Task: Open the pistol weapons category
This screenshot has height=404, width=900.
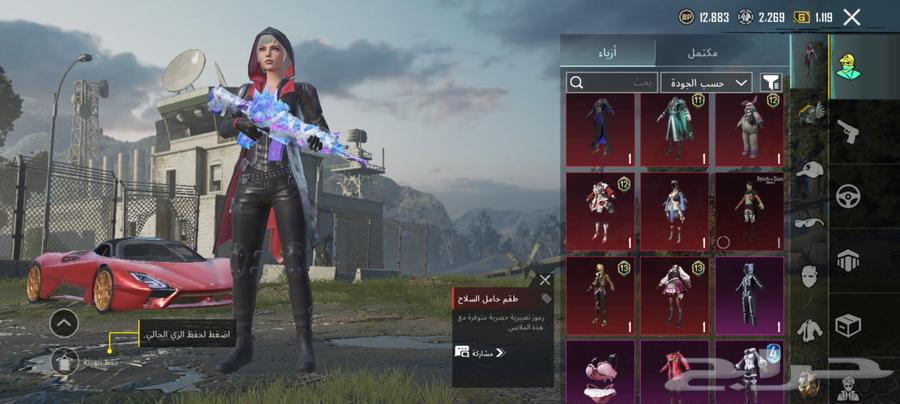Action: [849, 132]
